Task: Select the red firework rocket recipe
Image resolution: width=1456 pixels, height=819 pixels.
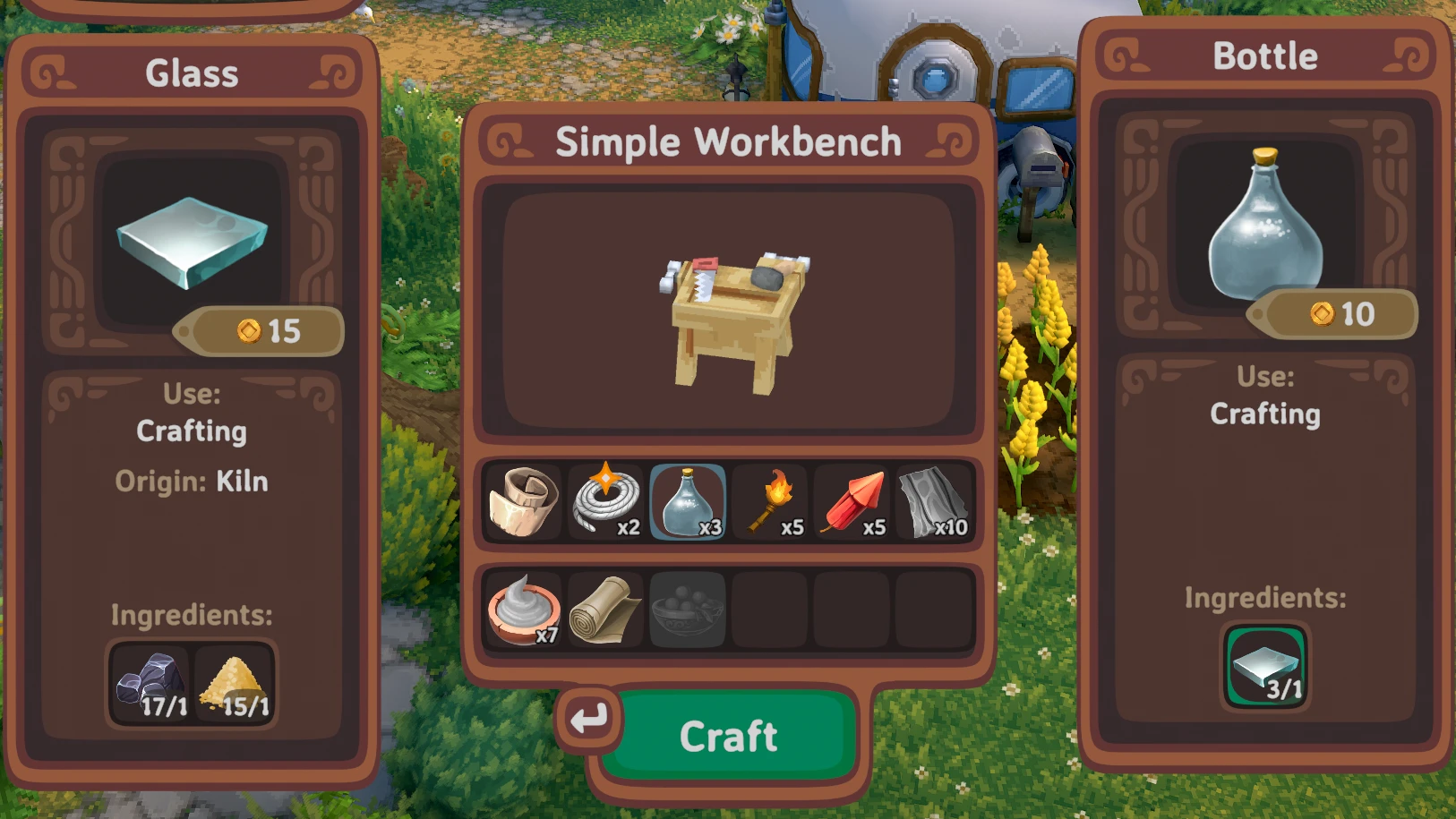Action: (852, 501)
